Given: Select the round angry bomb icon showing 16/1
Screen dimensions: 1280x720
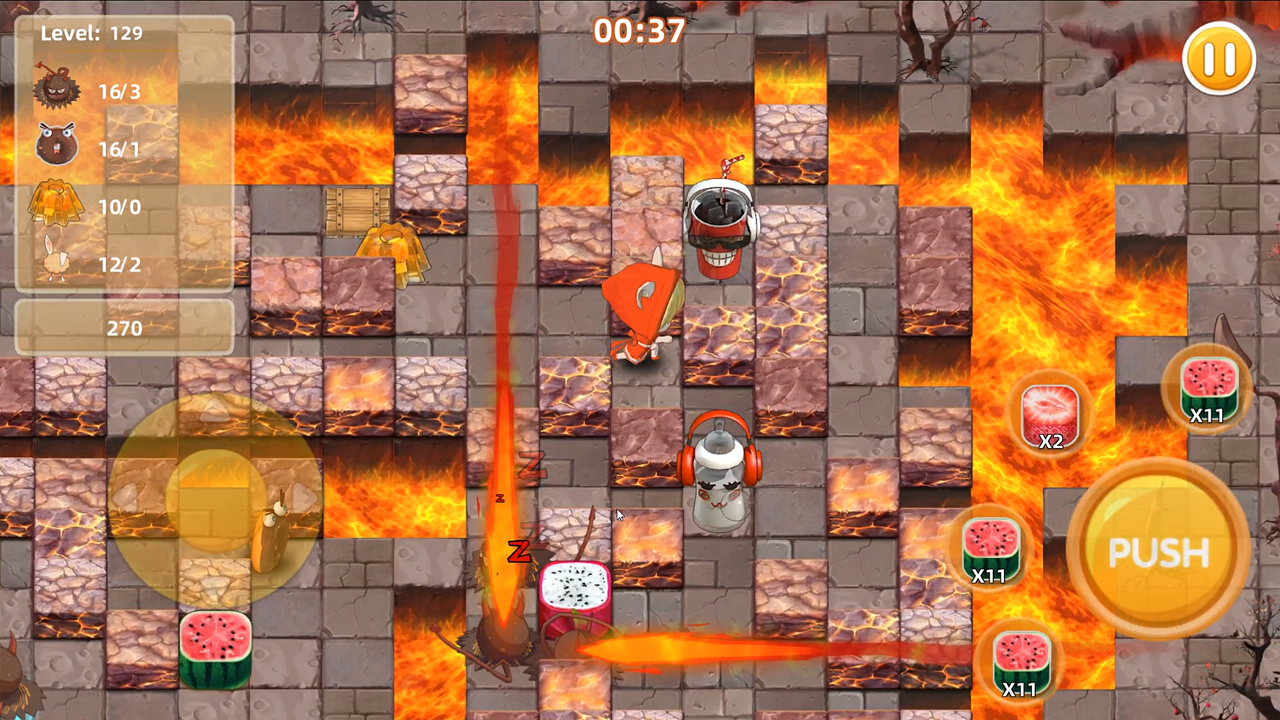Looking at the screenshot, I should pos(57,148).
